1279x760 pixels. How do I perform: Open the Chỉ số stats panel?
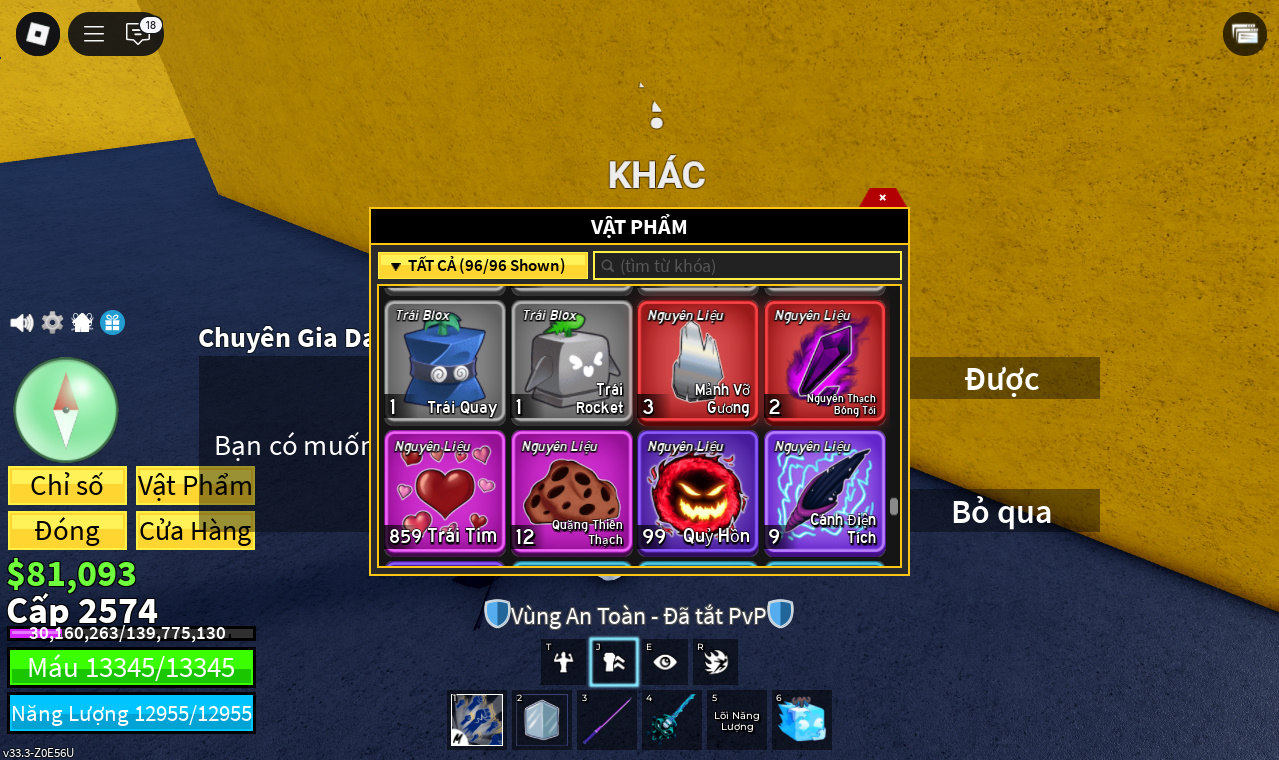(67, 486)
